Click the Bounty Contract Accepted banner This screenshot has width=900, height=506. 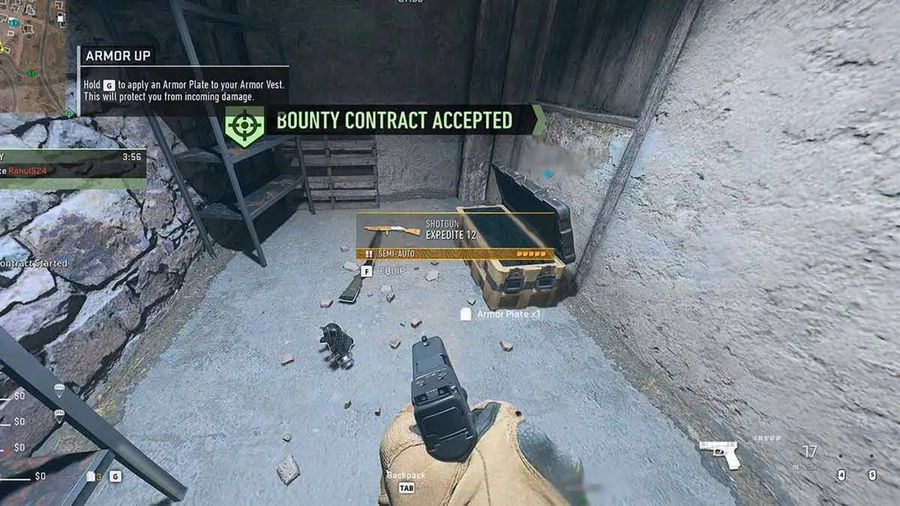coord(393,121)
